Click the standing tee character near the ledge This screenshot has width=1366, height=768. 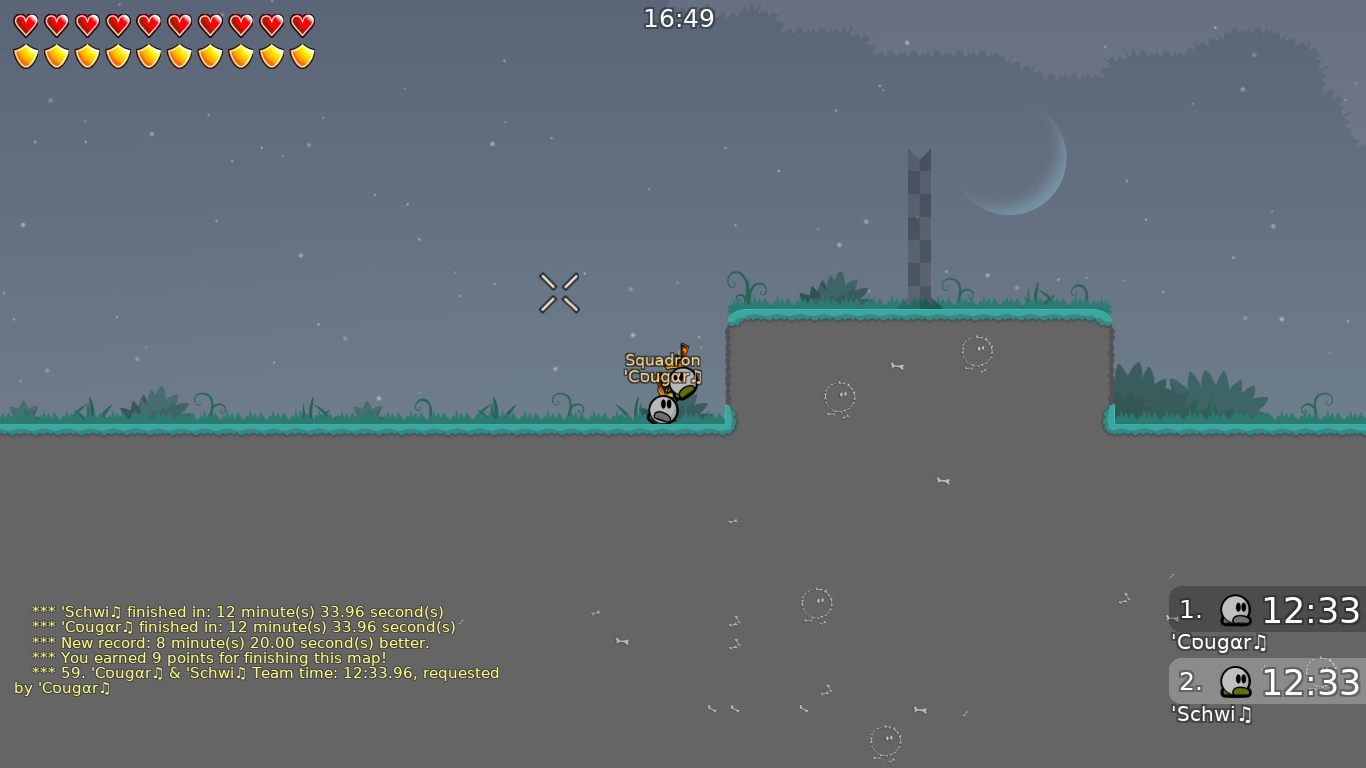pos(663,408)
